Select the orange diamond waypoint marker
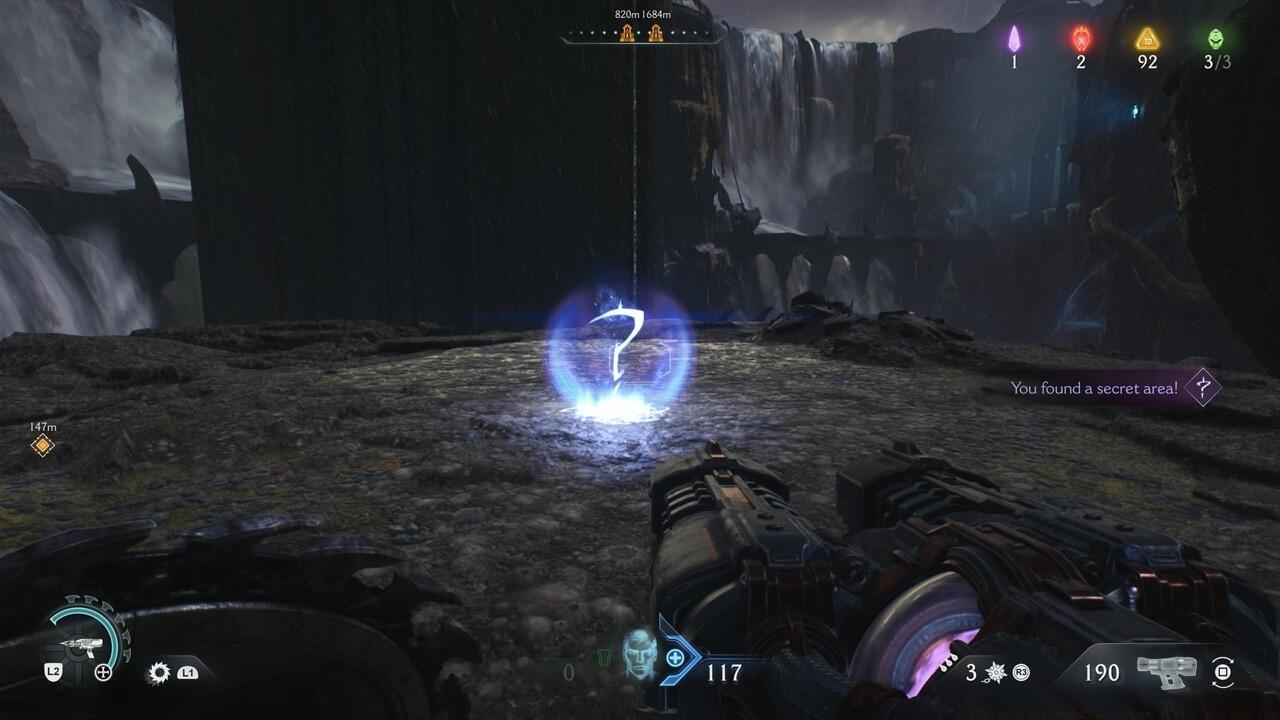Image resolution: width=1280 pixels, height=720 pixels. point(42,445)
